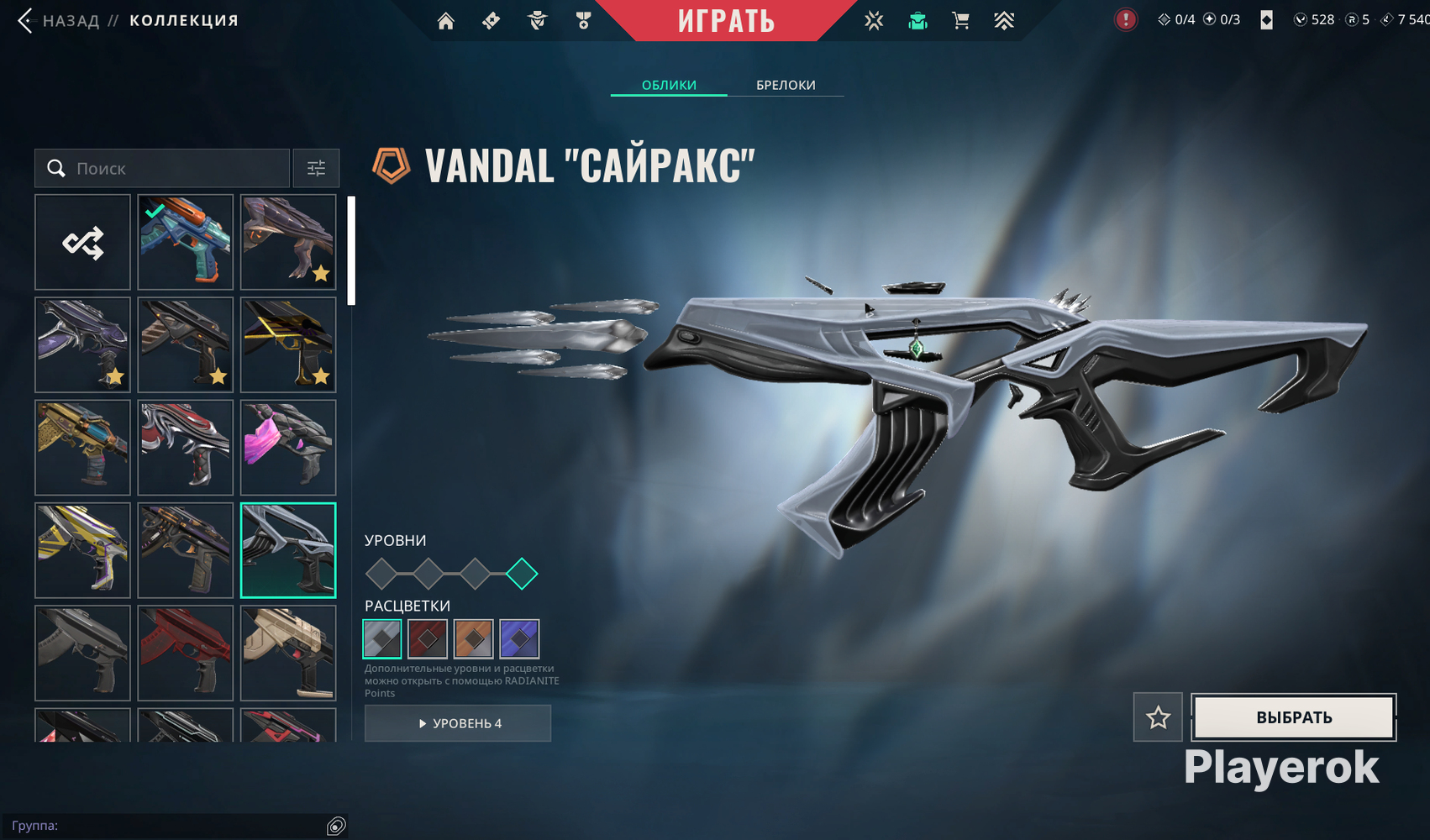Apply the orange color variant swatch
This screenshot has width=1430, height=840.
pyautogui.click(x=473, y=639)
